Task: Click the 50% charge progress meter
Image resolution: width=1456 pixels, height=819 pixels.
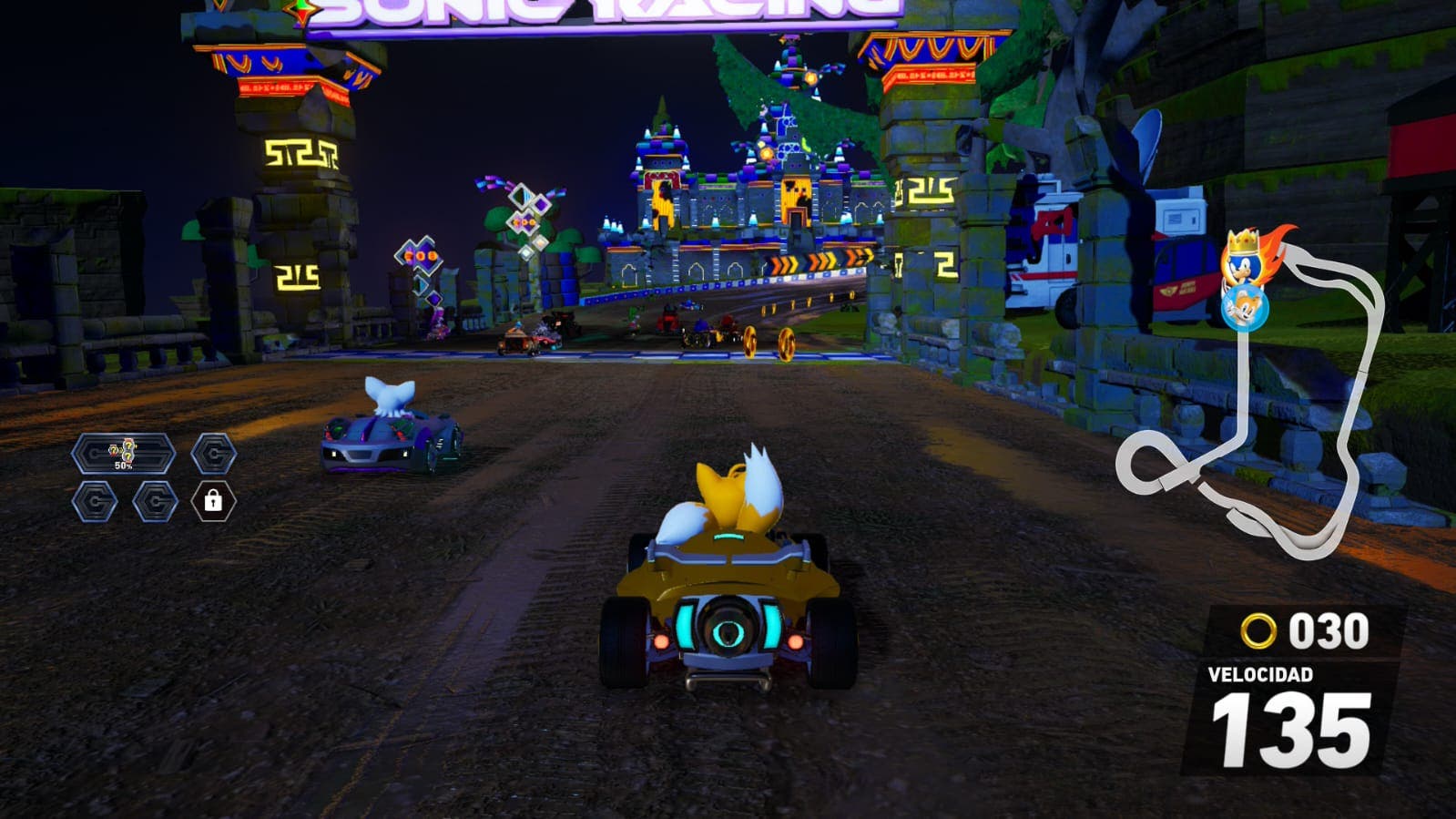Action: tap(121, 466)
